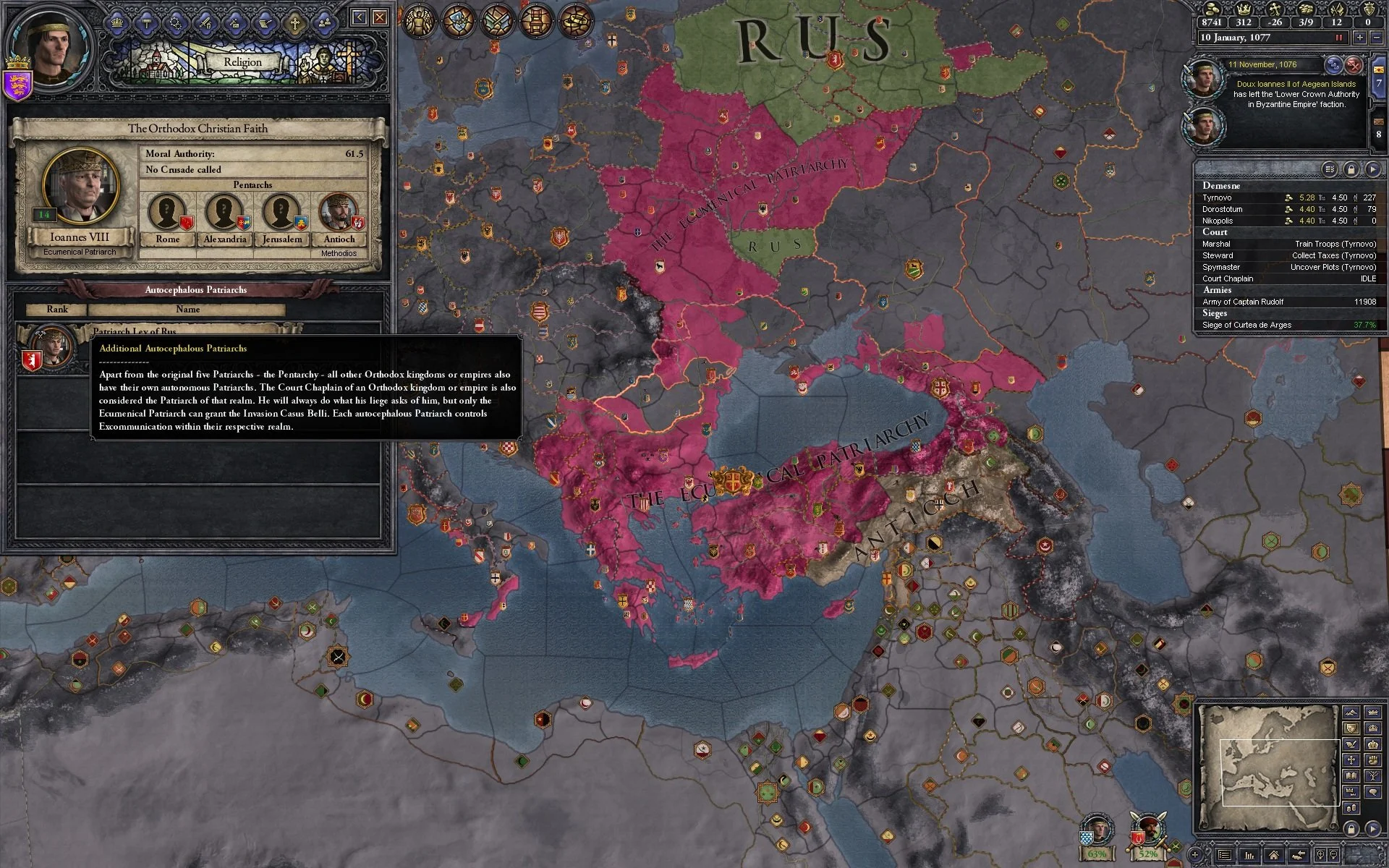Pause the game with the pause control
Viewport: 1389px width, 868px height.
[1338, 38]
